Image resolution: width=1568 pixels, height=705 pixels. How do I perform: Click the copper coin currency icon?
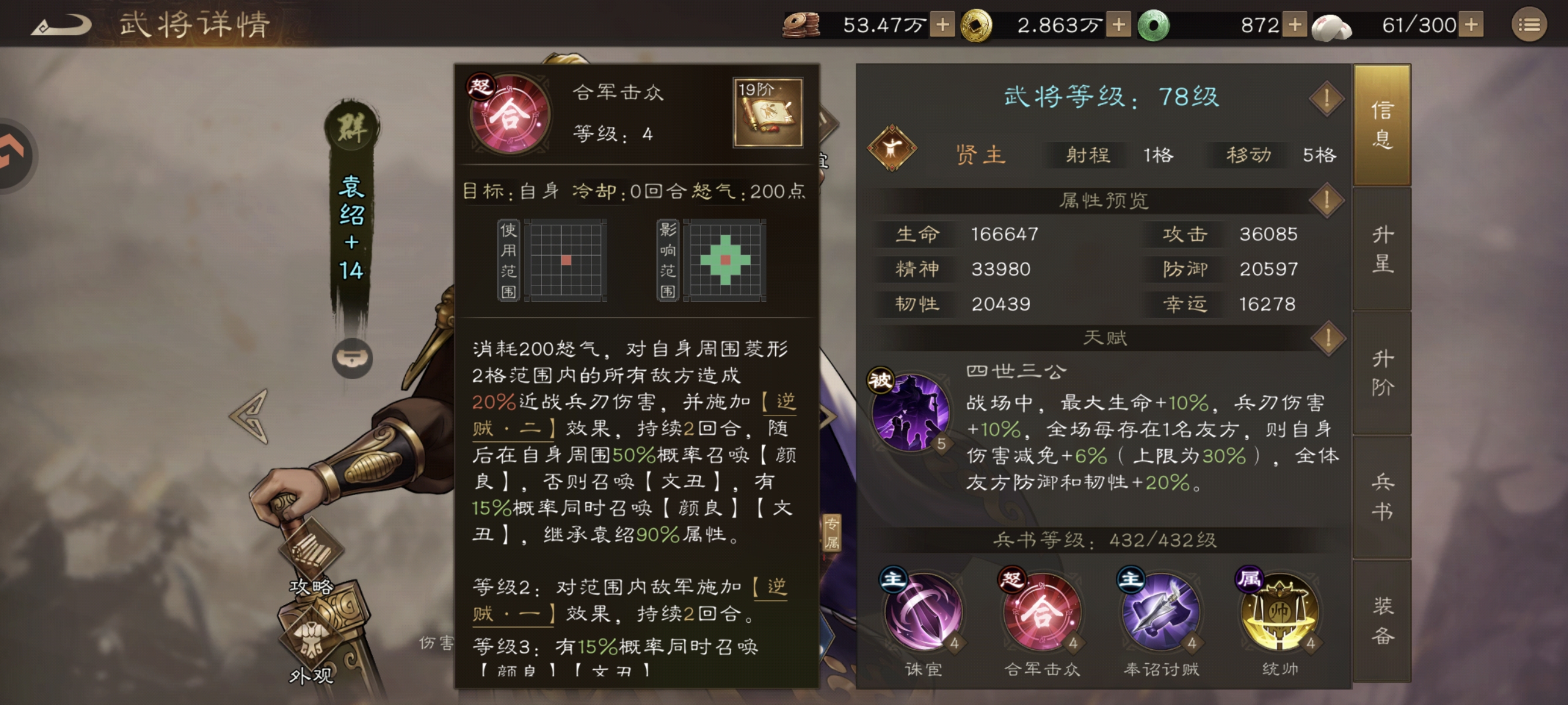[x=801, y=24]
